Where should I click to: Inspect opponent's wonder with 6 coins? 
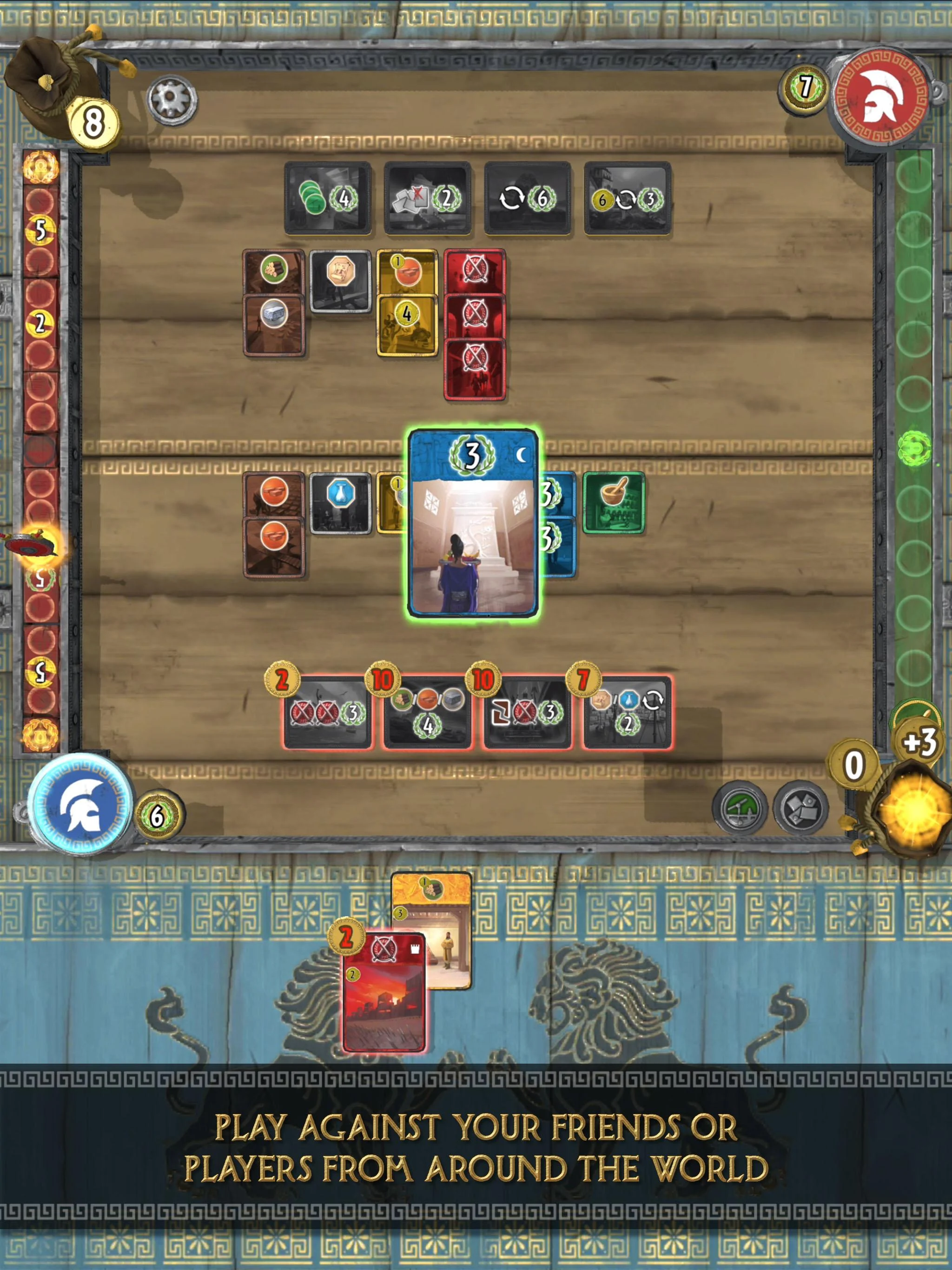627,198
